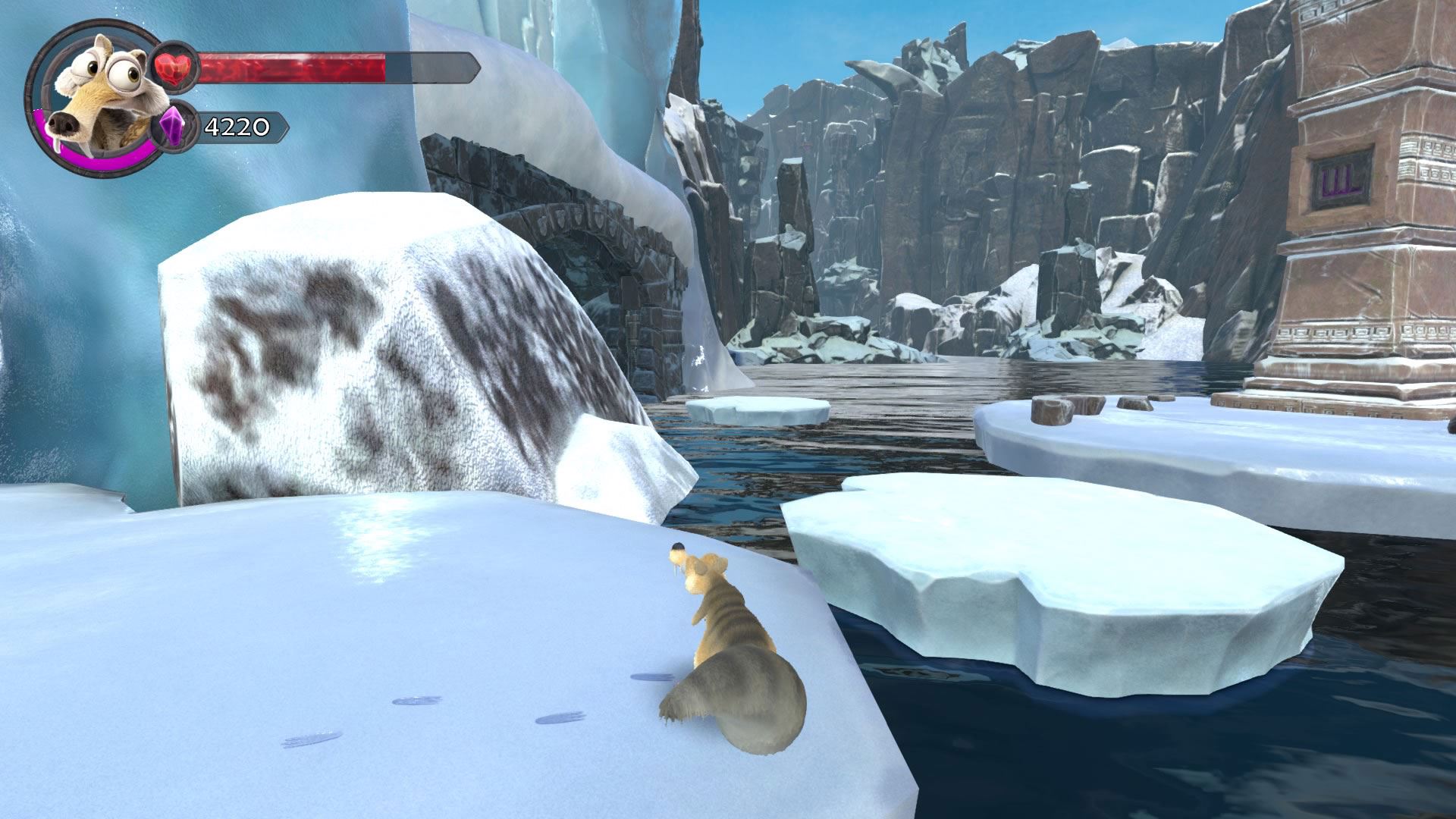Image resolution: width=1456 pixels, height=819 pixels.
Task: Click Scrat's character portrait
Action: click(91, 97)
